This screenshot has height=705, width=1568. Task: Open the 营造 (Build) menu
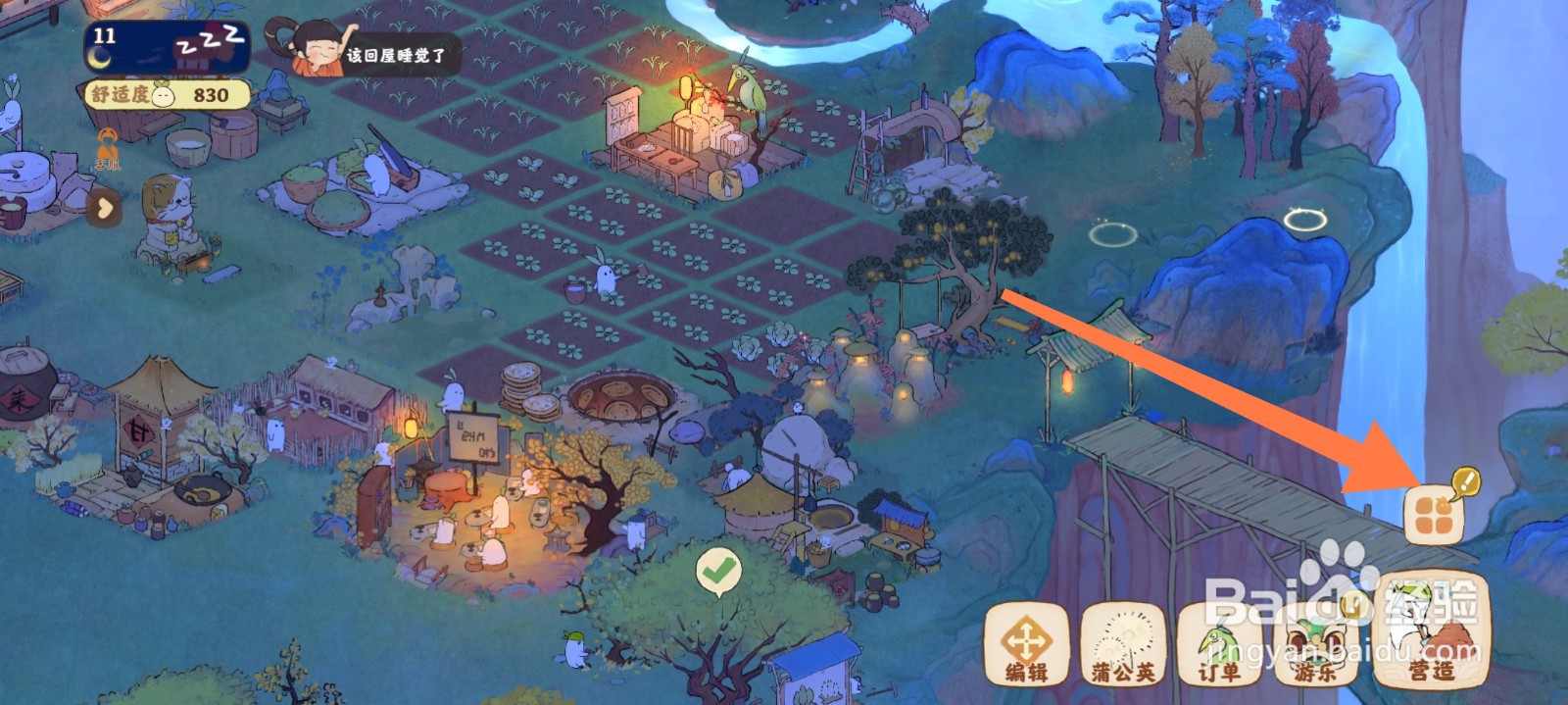(1431, 632)
